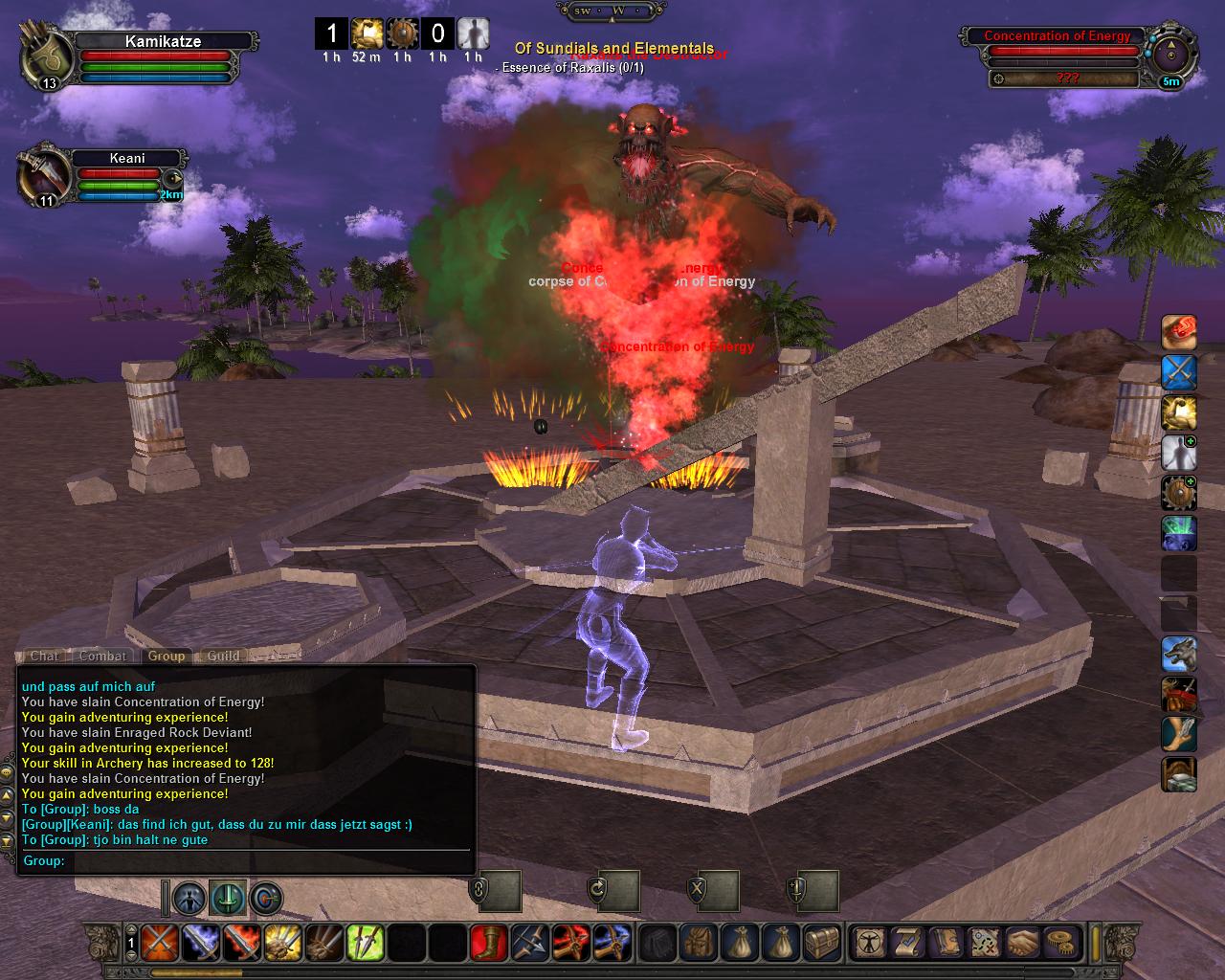Use the green daggers hotbar ability

coord(365,943)
